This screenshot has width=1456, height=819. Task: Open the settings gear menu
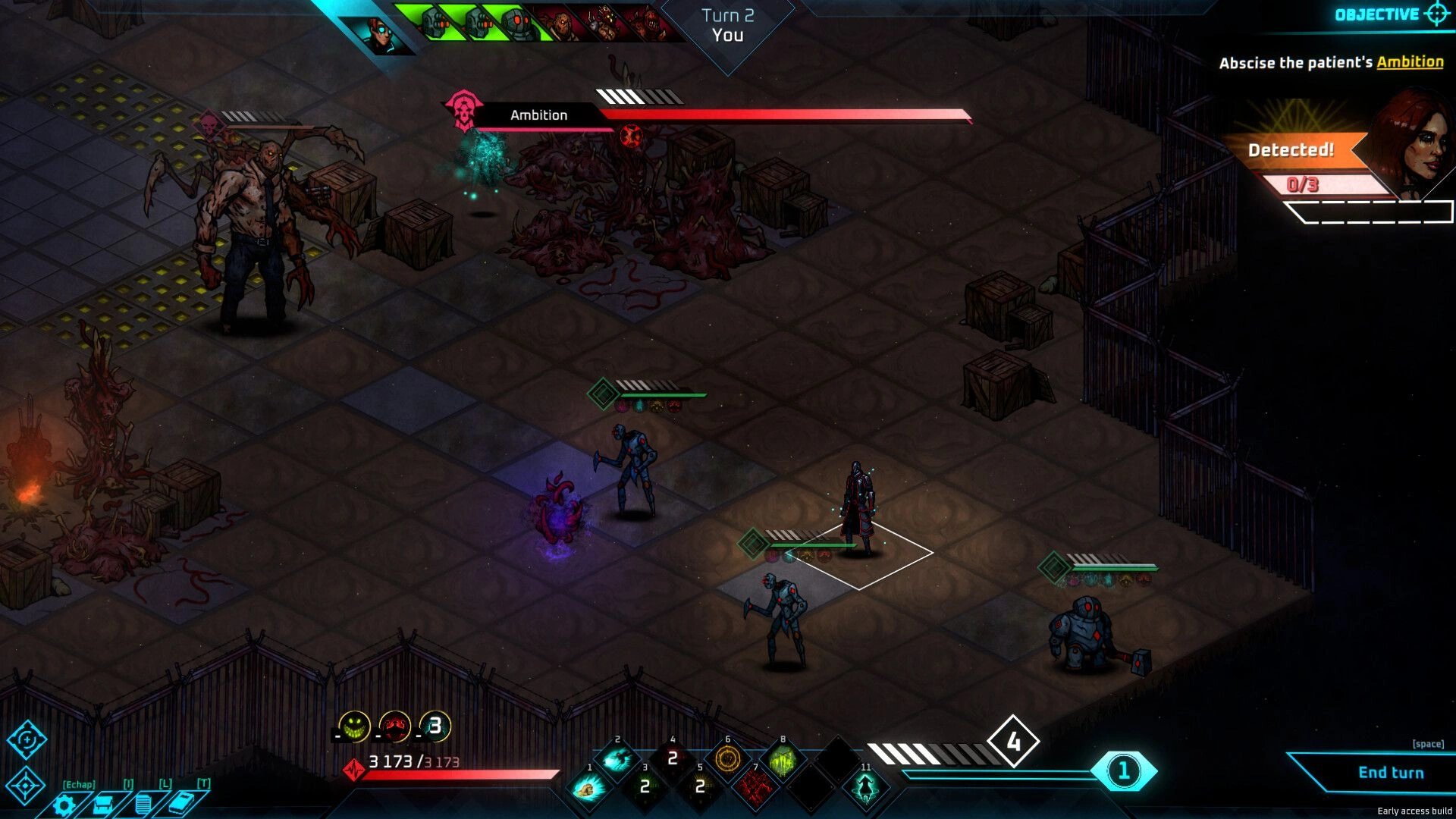click(64, 805)
